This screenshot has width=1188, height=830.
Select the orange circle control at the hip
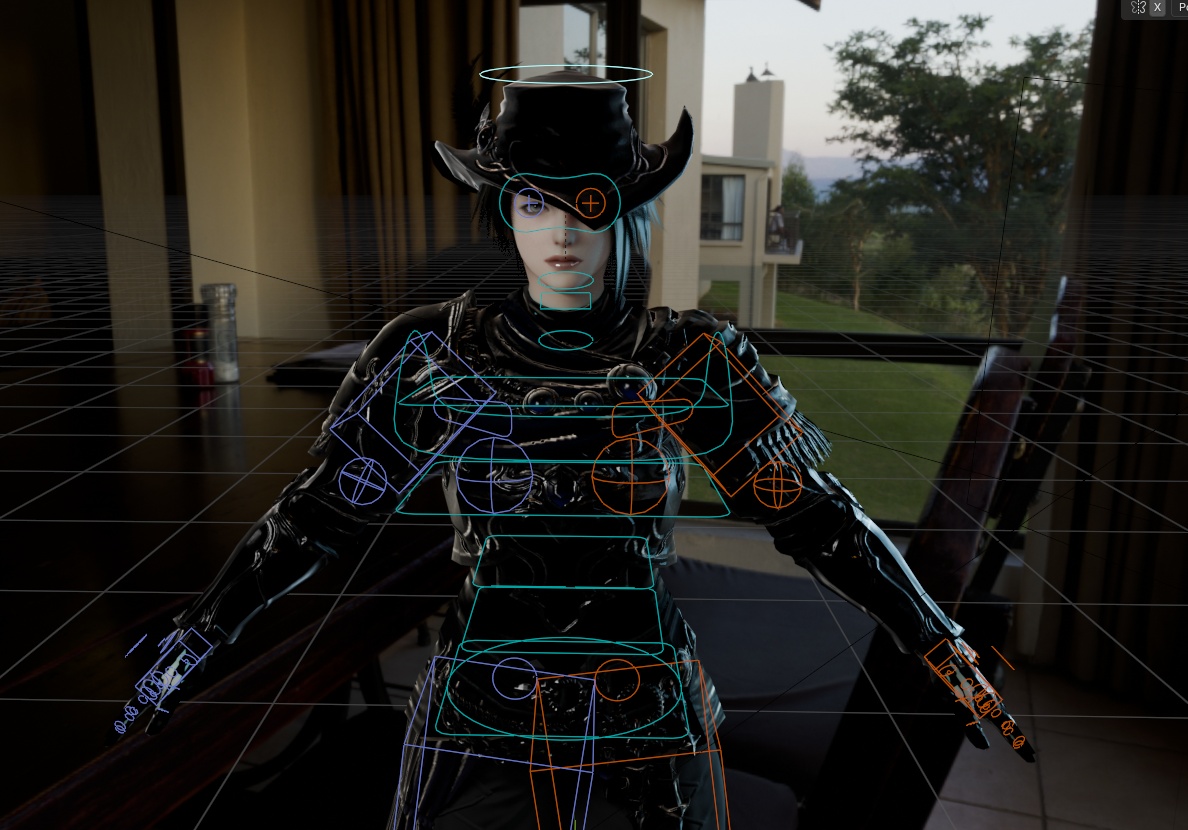pyautogui.click(x=618, y=680)
